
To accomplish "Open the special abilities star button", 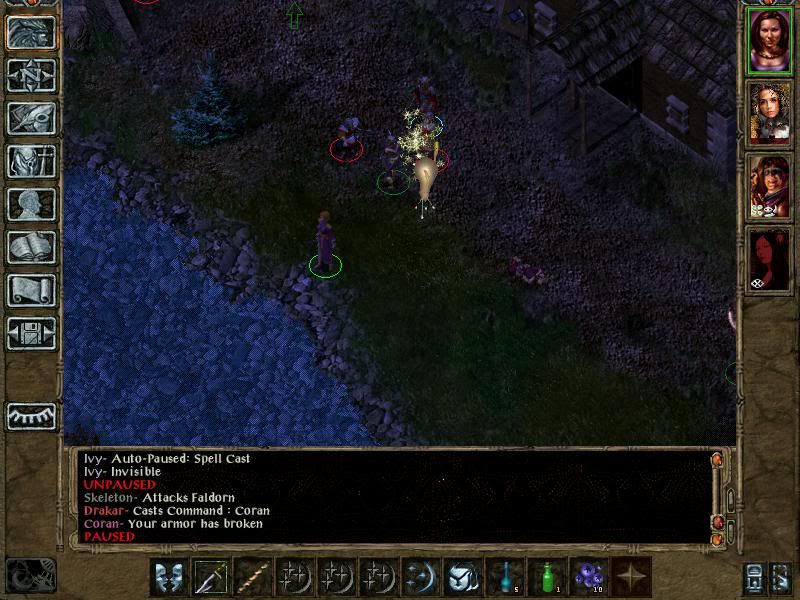I will point(632,577).
